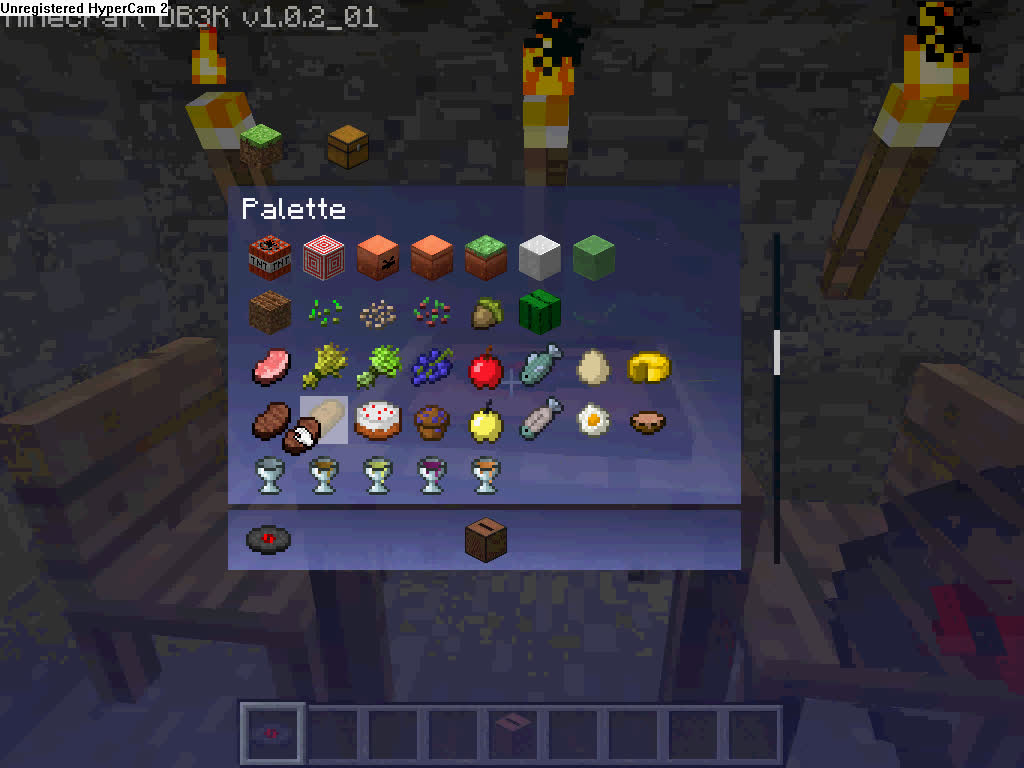Open the chest tab above the palette
The width and height of the screenshot is (1024, 768).
[348, 146]
